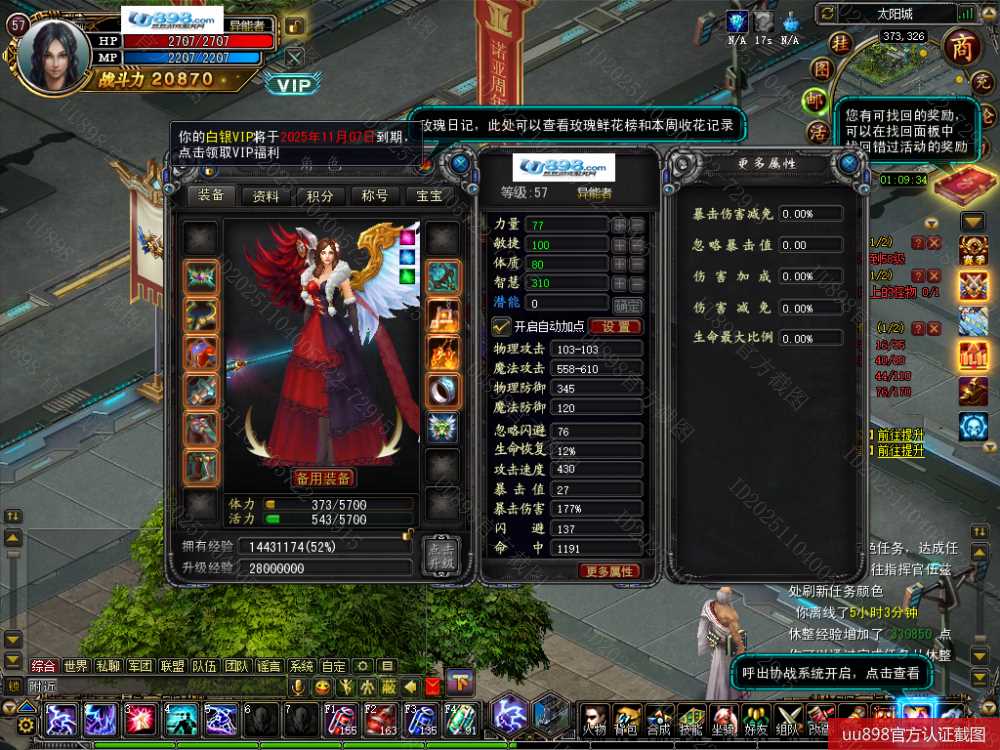Open the 积分 tab
This screenshot has width=1000, height=750.
pos(320,196)
